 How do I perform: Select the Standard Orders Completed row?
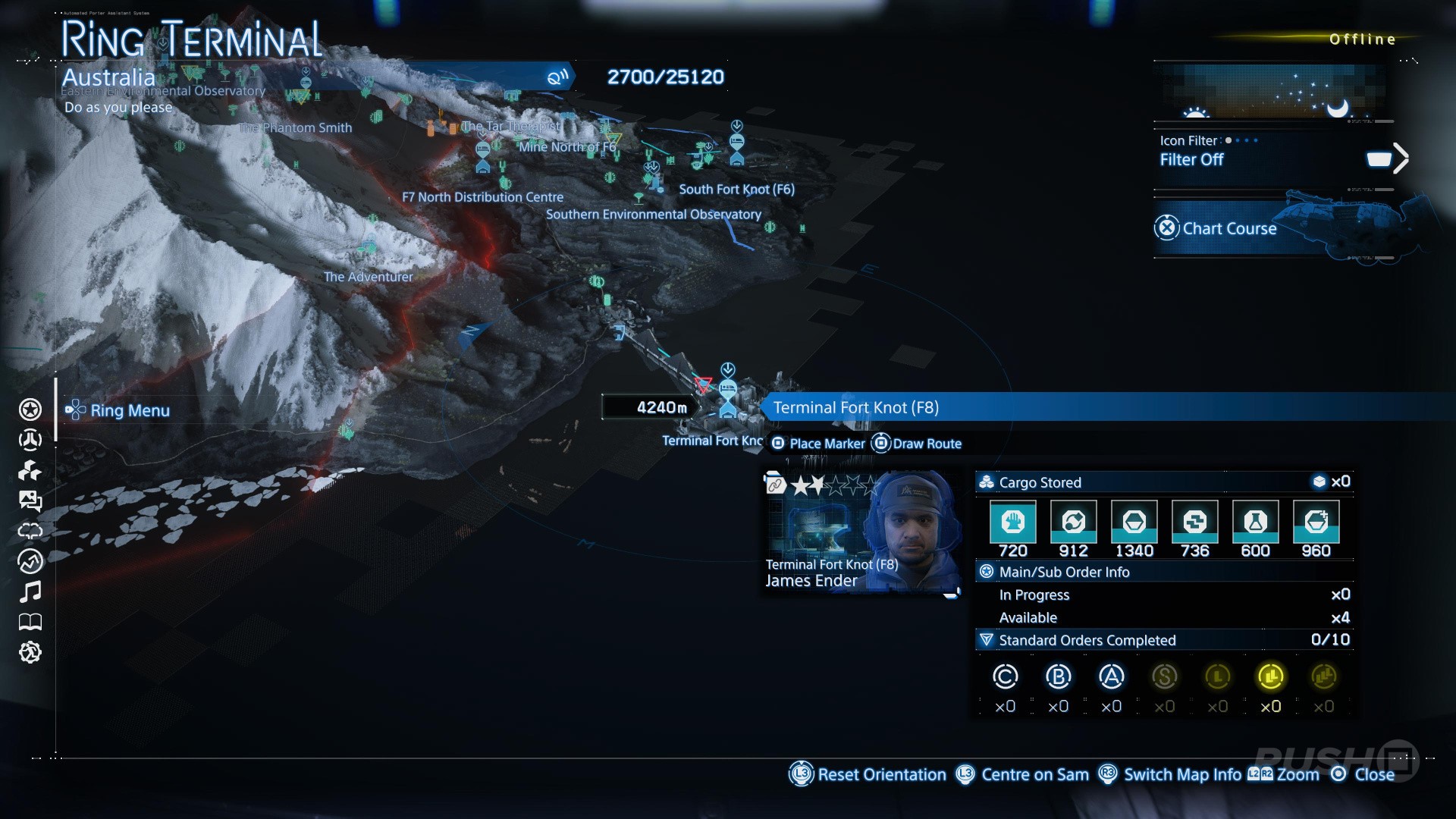(1164, 640)
